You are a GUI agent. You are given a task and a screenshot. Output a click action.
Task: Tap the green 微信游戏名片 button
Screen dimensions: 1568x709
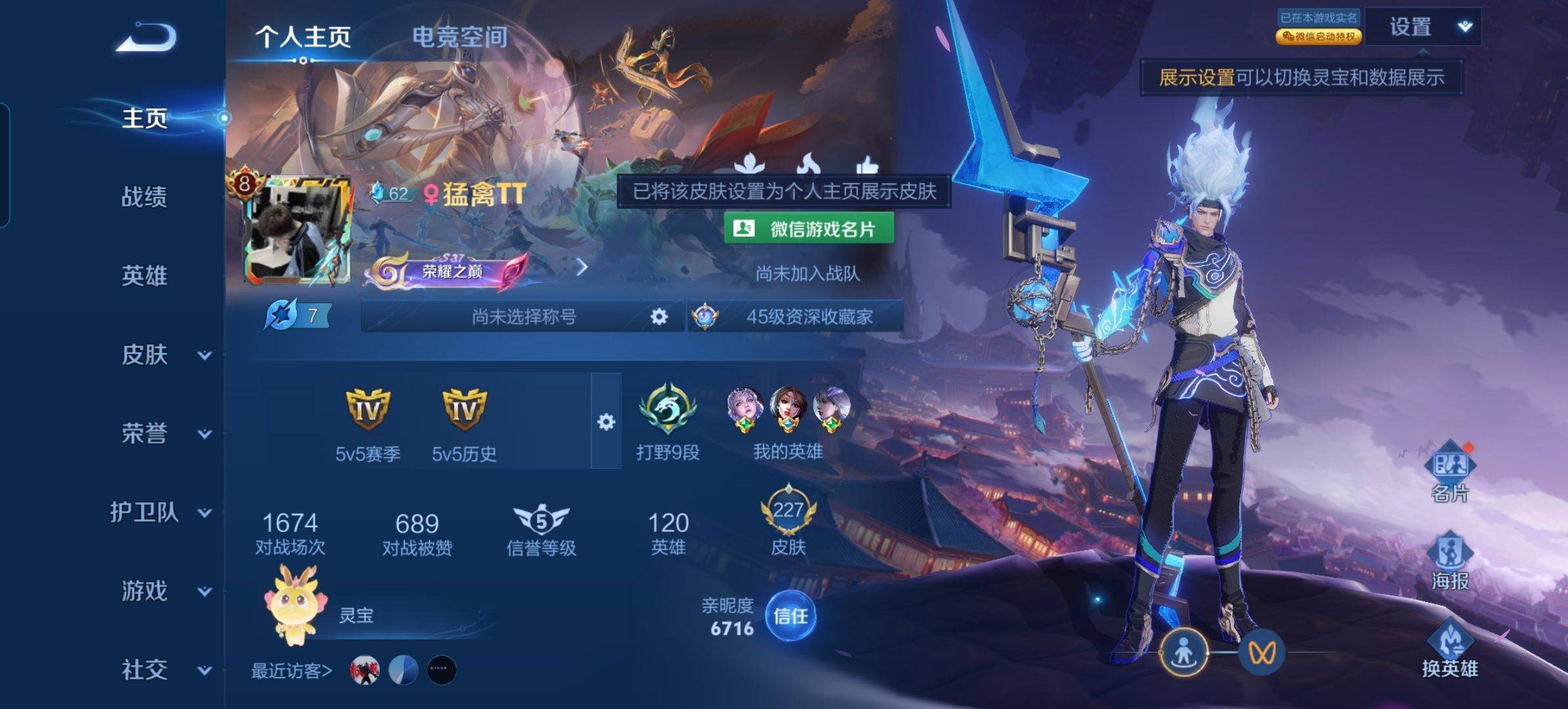[808, 229]
